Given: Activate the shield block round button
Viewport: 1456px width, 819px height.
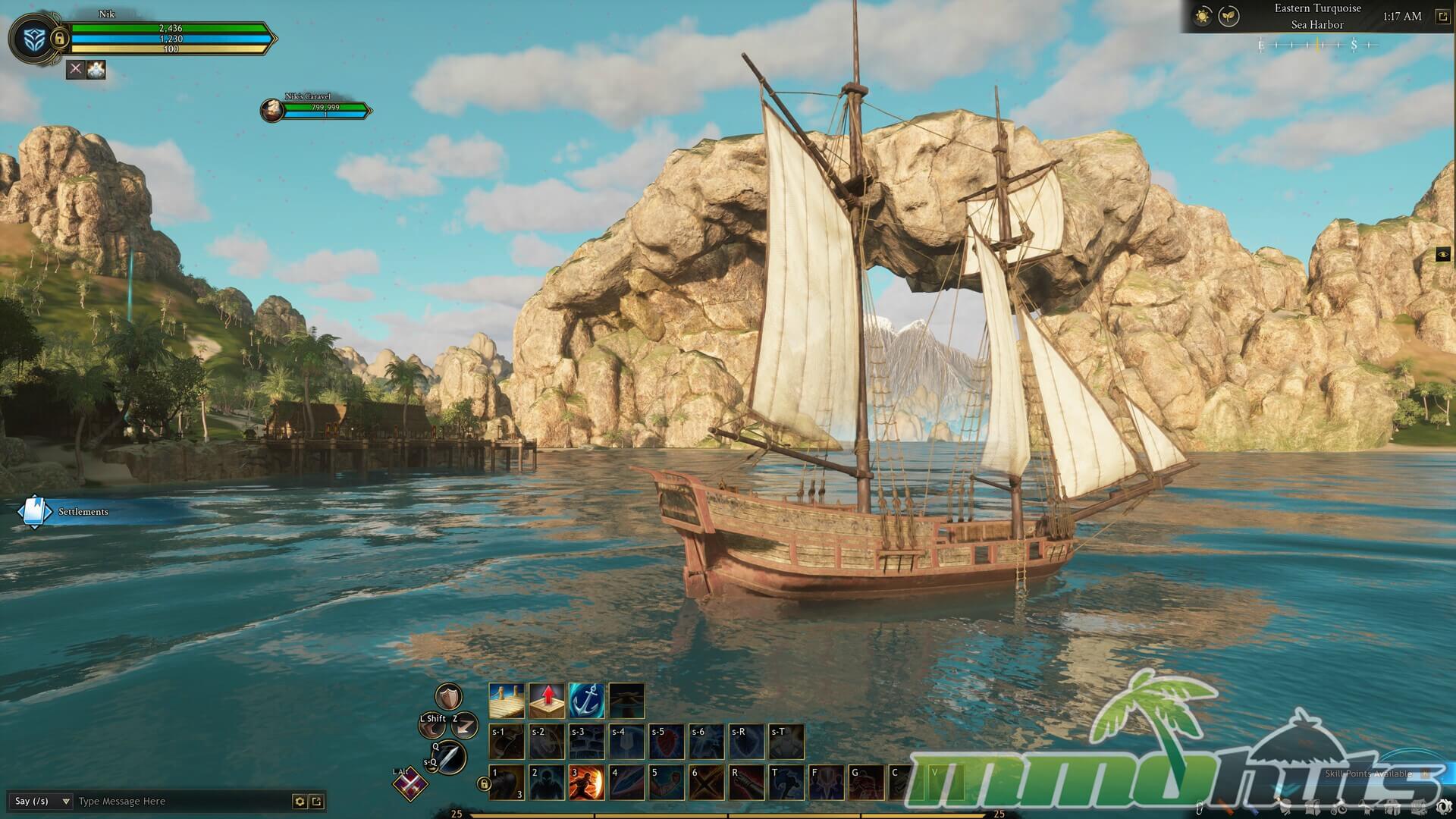Looking at the screenshot, I should [x=448, y=696].
